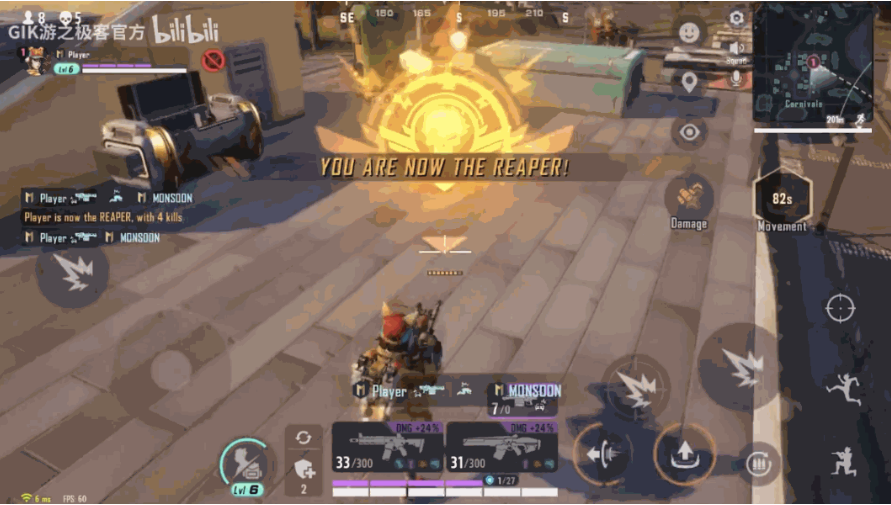Tap the jumping figure button
The height and width of the screenshot is (505, 891).
tap(842, 388)
